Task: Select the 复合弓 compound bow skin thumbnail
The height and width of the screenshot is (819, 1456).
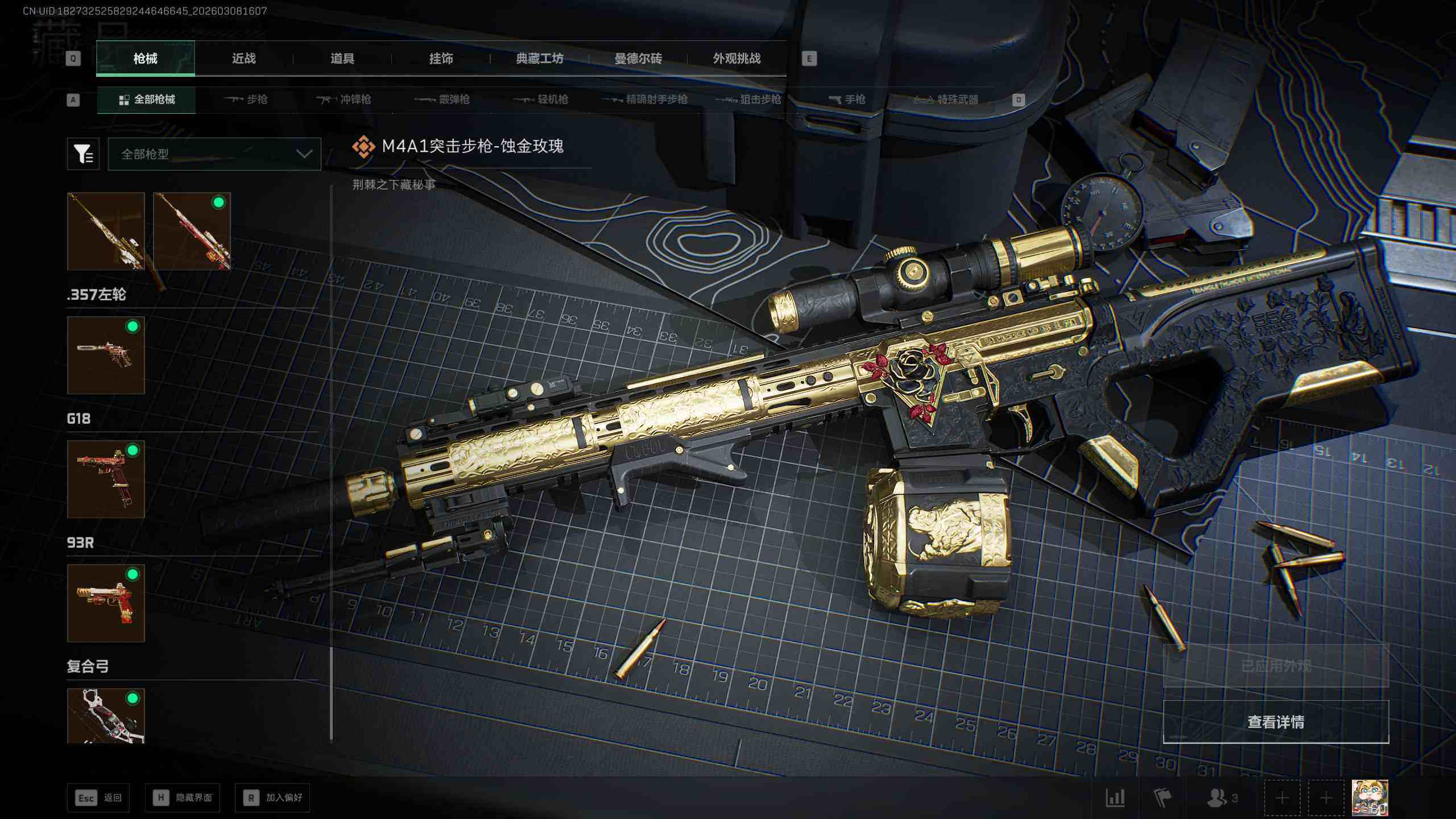Action: tap(106, 715)
